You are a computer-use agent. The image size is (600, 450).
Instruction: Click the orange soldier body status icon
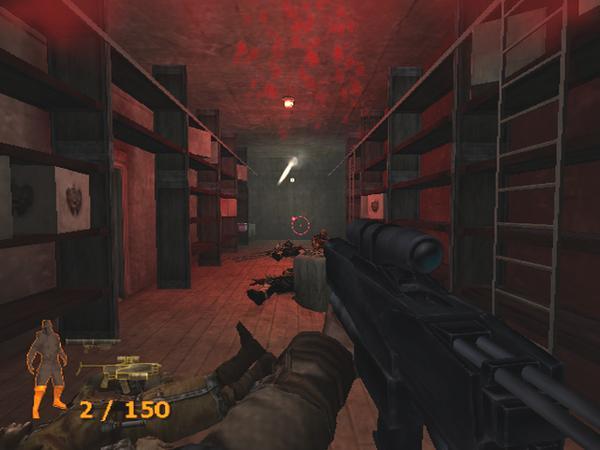(47, 367)
